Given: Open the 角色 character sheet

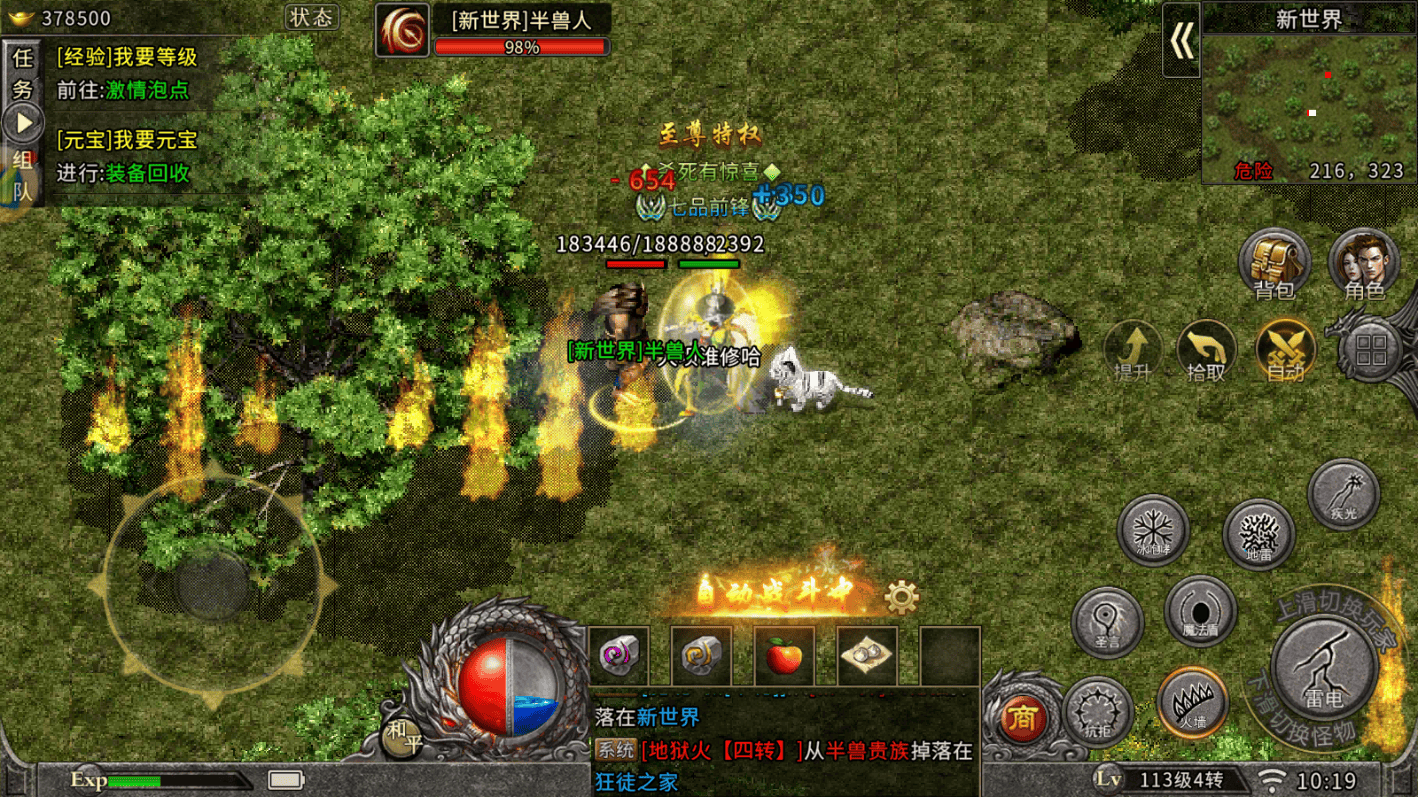Looking at the screenshot, I should [1363, 263].
